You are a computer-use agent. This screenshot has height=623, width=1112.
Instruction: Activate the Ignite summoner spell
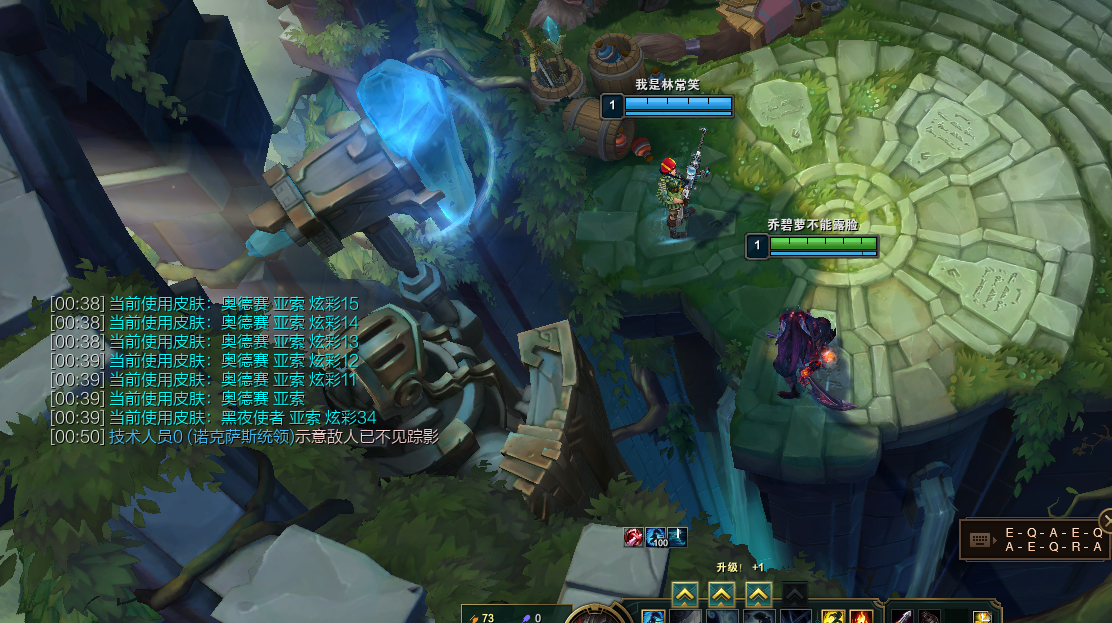(x=859, y=617)
